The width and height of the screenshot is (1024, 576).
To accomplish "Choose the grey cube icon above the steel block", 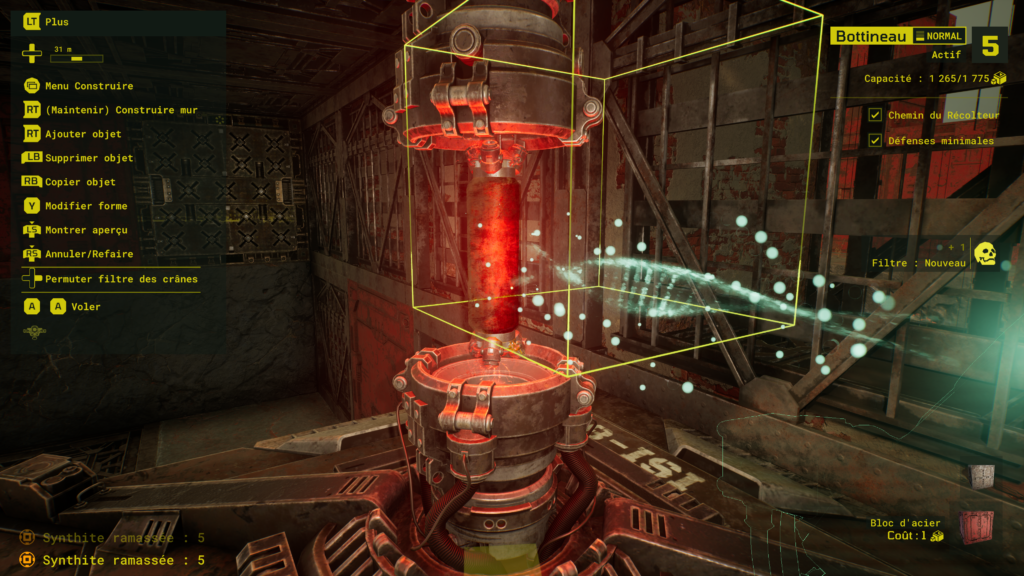I will (x=982, y=477).
